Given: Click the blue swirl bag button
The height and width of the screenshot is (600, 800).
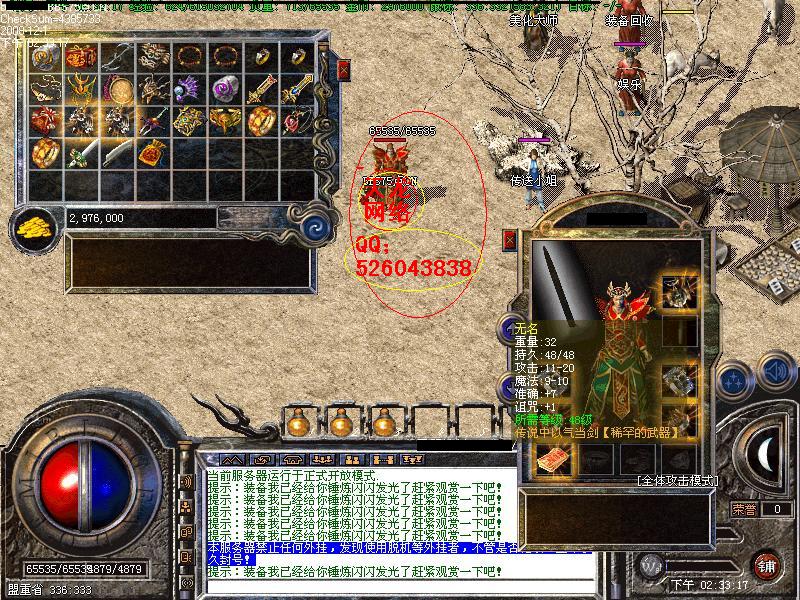Looking at the screenshot, I should tap(316, 222).
